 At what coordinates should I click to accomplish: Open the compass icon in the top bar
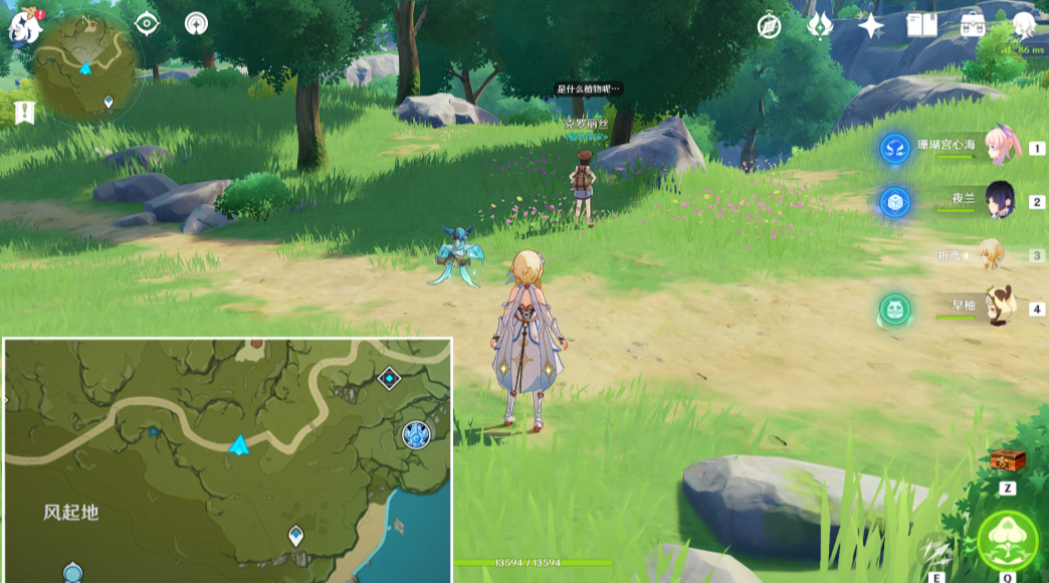(769, 26)
